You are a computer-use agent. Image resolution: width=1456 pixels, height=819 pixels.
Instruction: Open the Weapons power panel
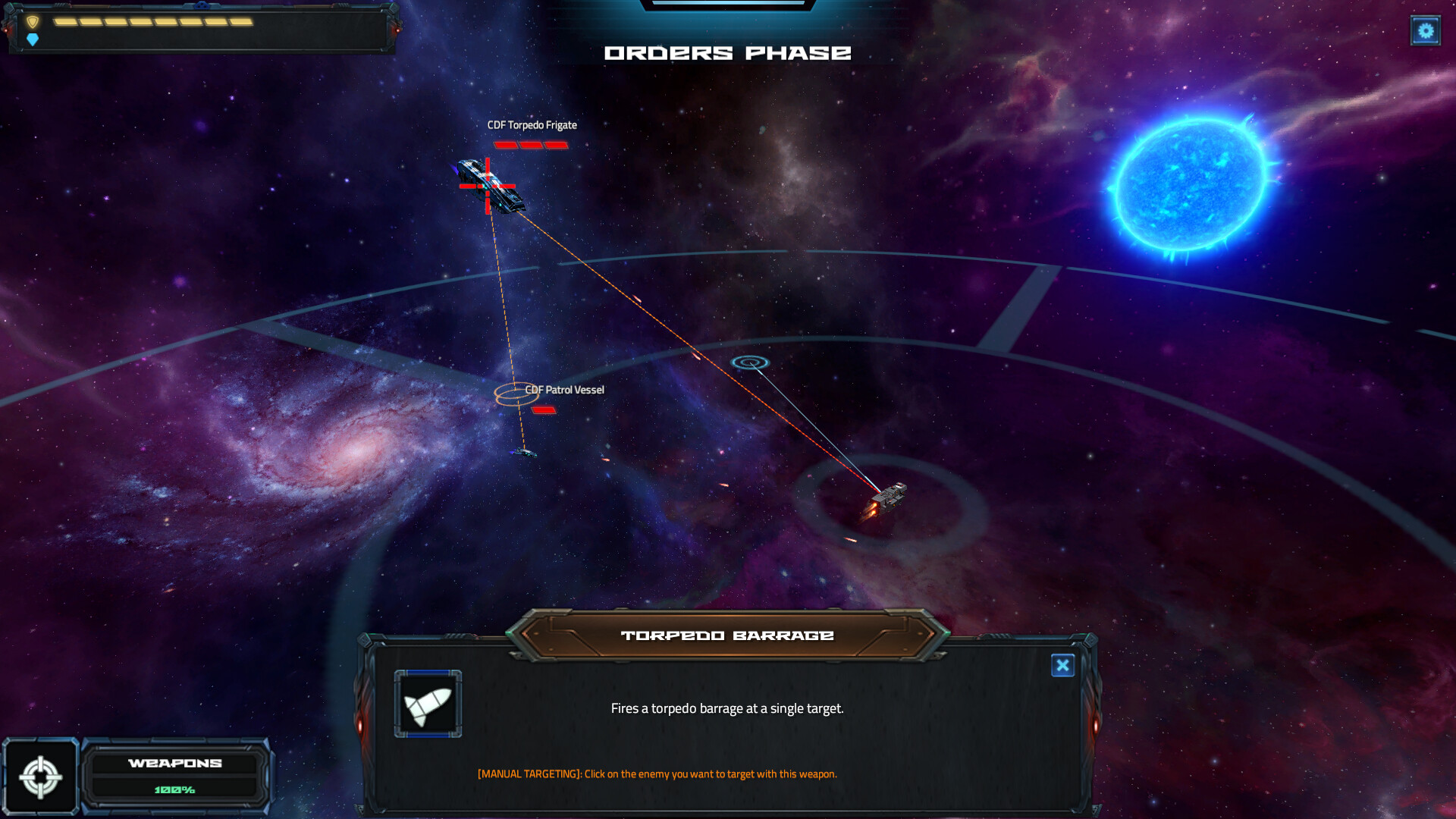pyautogui.click(x=175, y=764)
